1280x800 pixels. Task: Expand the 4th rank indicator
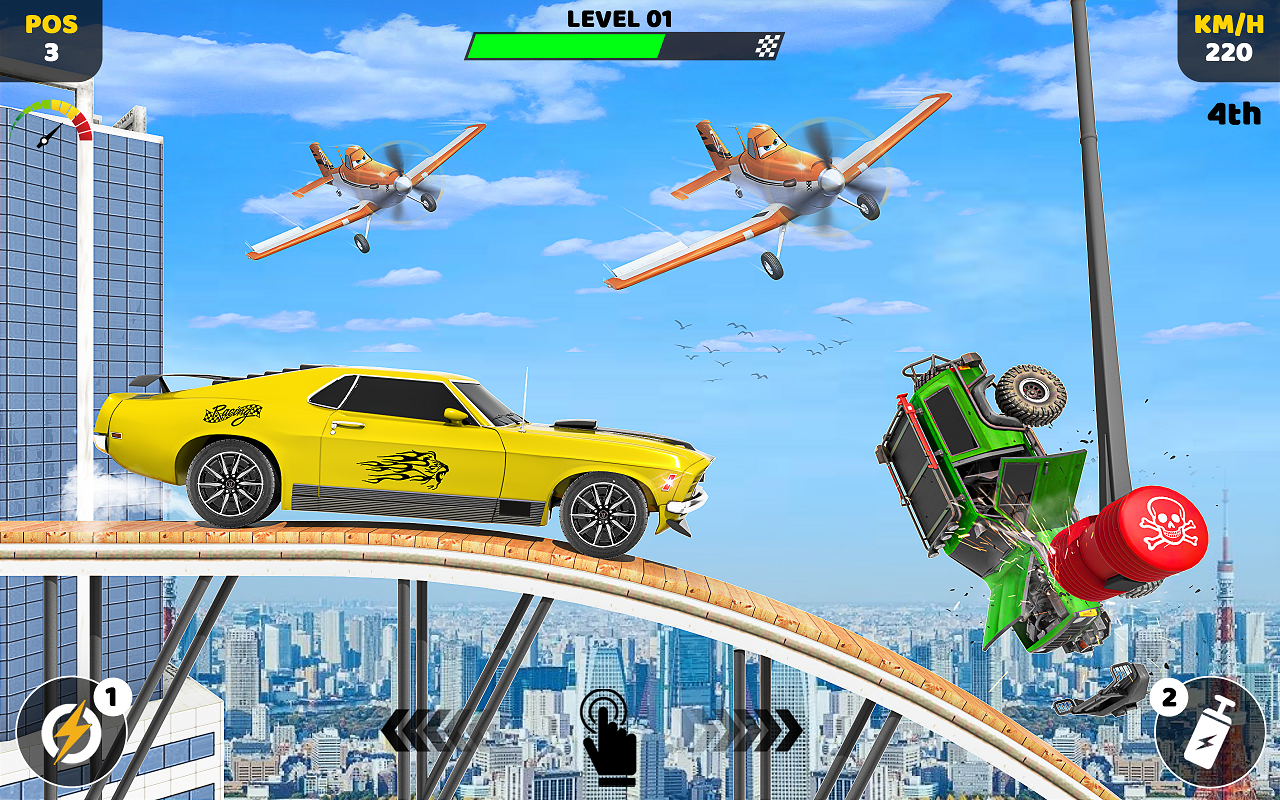tap(1233, 114)
